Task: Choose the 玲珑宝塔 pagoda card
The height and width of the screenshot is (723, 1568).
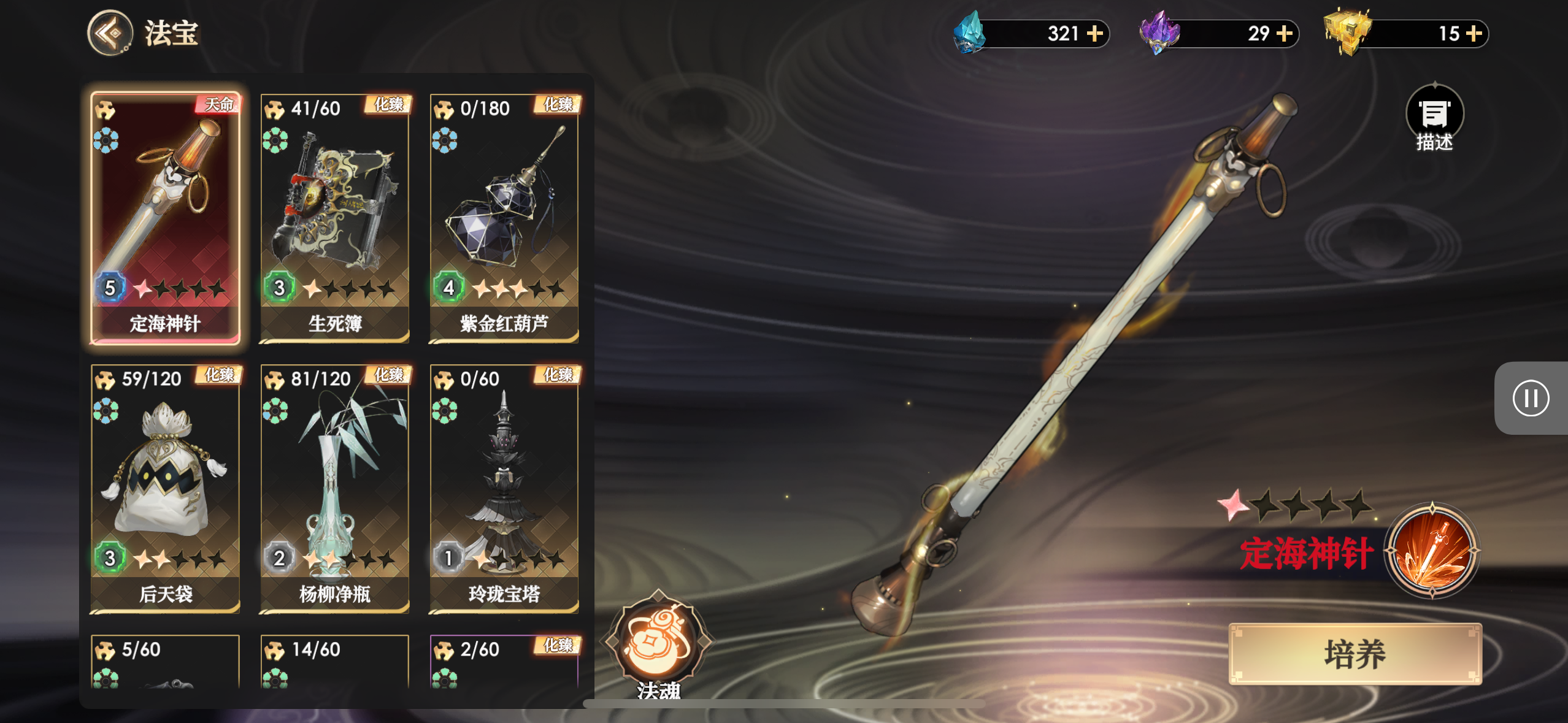Action: pos(504,488)
